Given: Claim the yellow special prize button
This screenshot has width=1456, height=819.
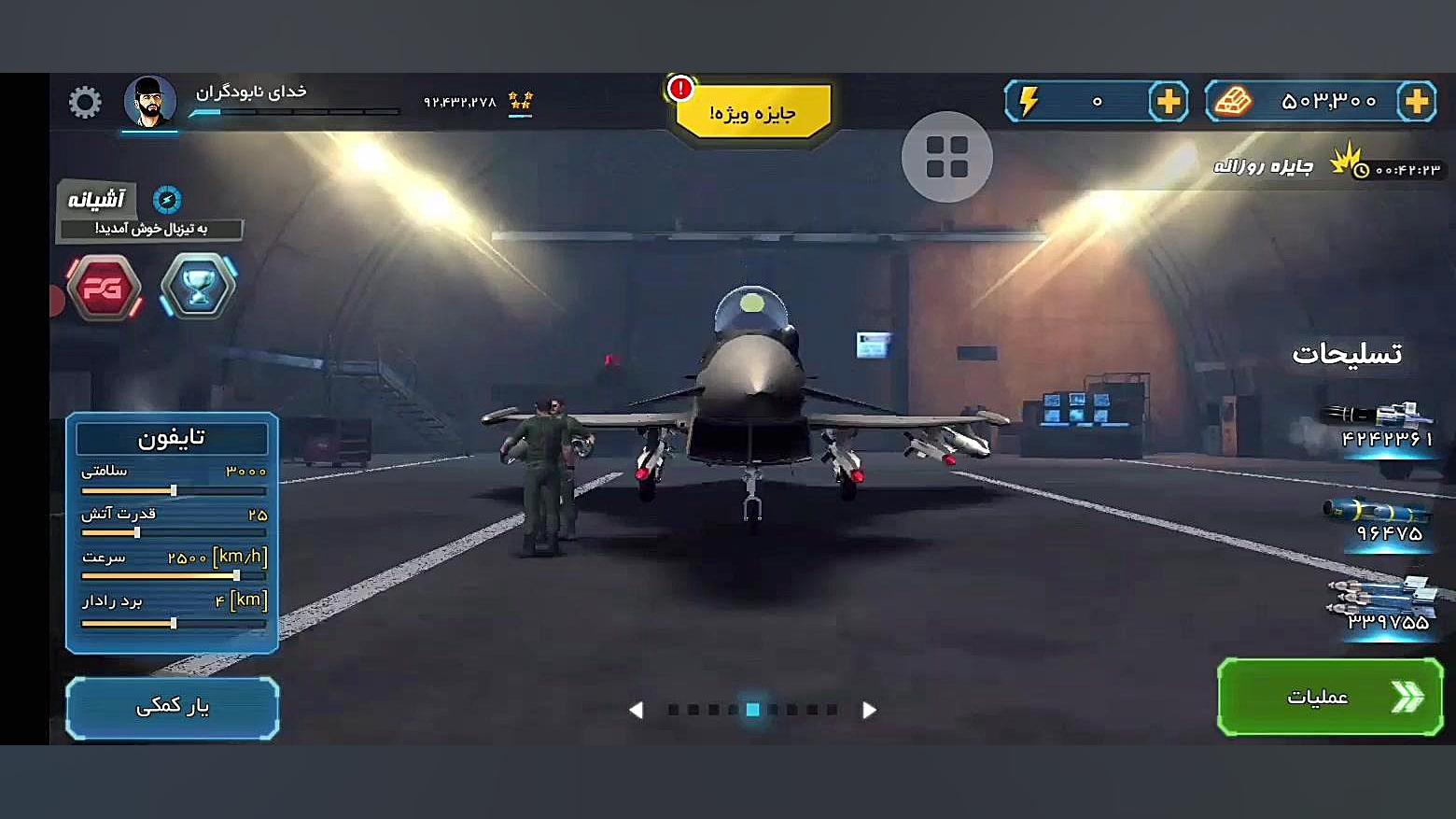Looking at the screenshot, I should 752,112.
